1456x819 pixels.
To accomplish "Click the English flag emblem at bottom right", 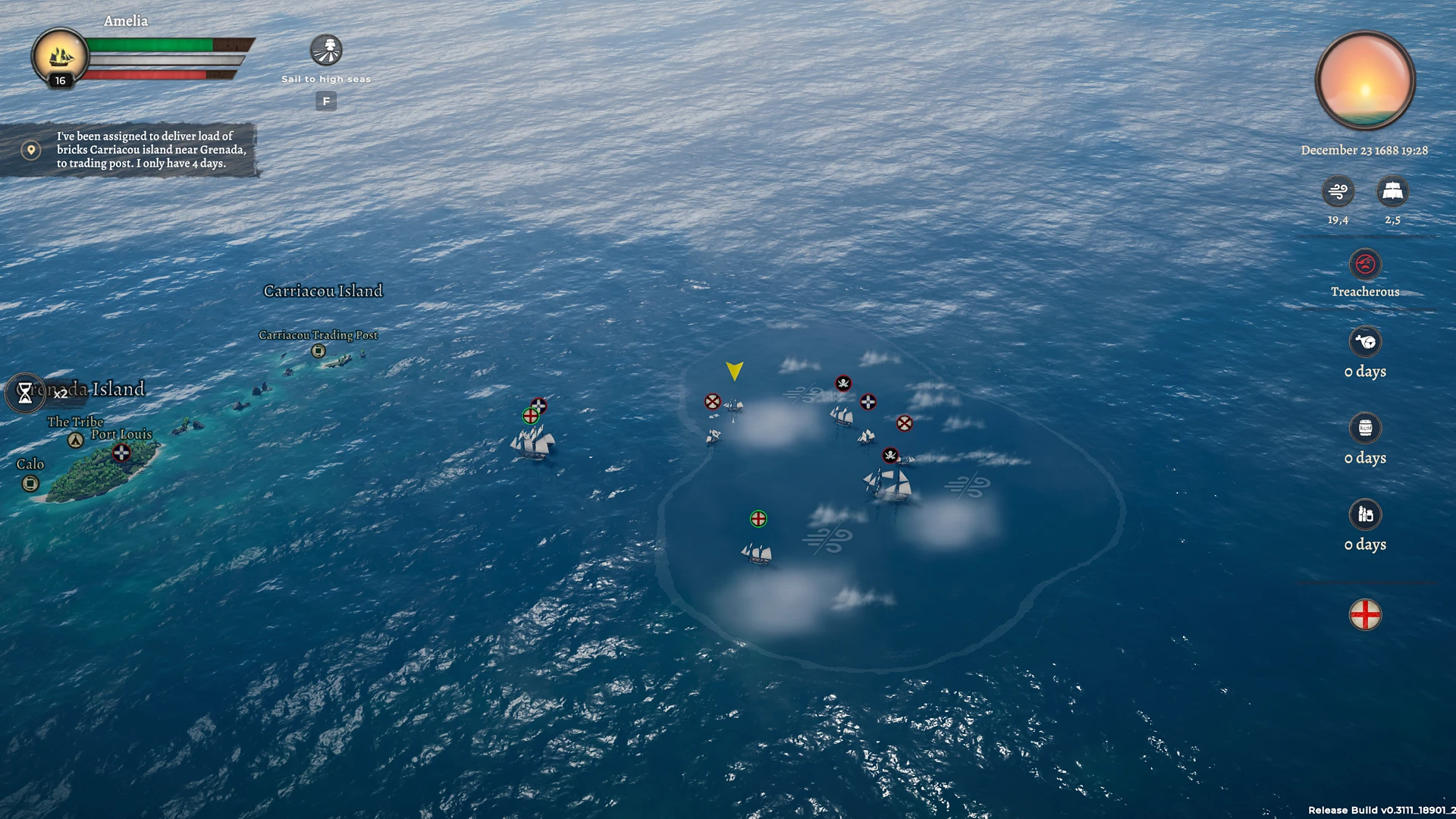I will tap(1365, 614).
